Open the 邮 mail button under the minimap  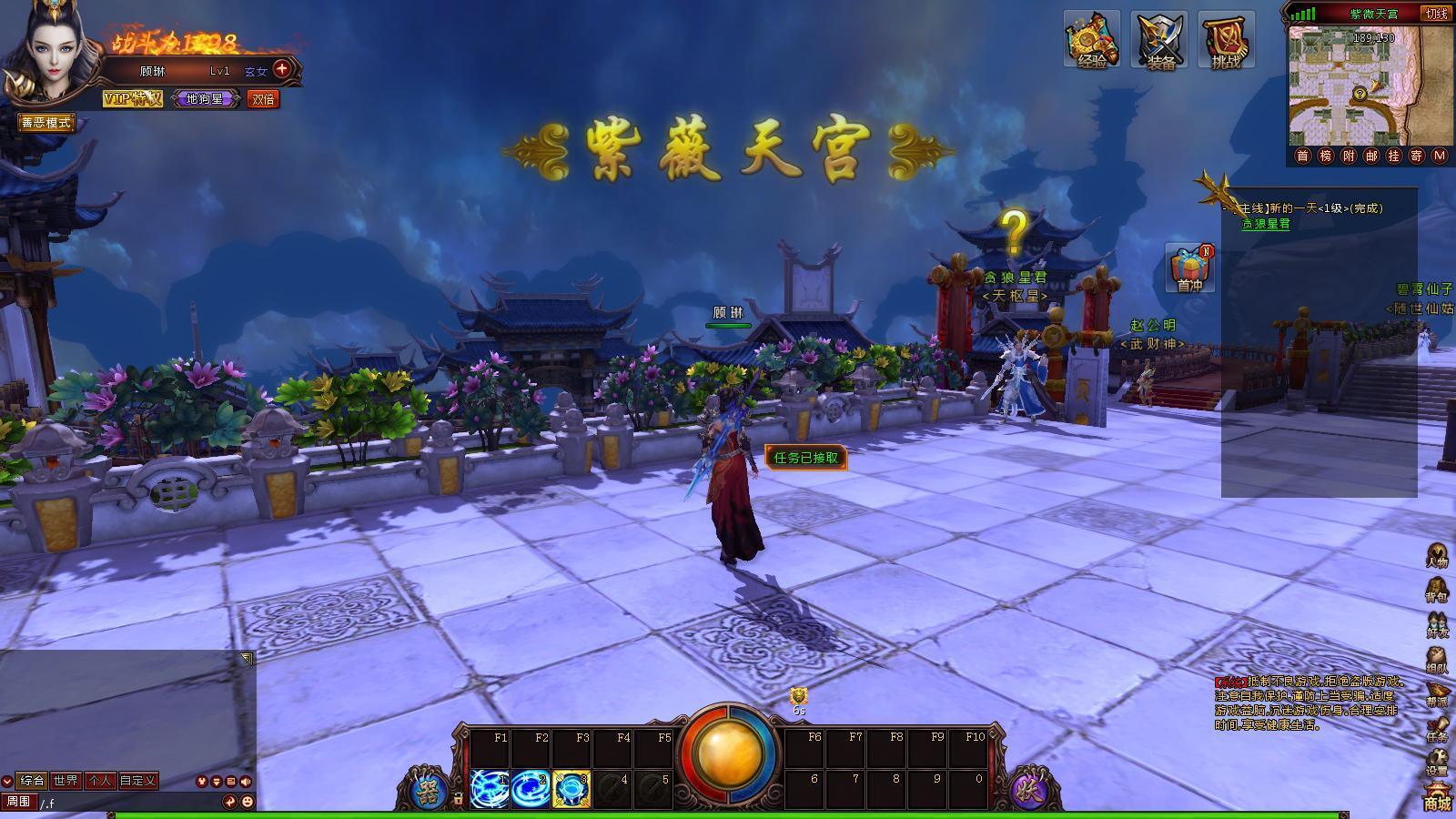(x=1370, y=156)
